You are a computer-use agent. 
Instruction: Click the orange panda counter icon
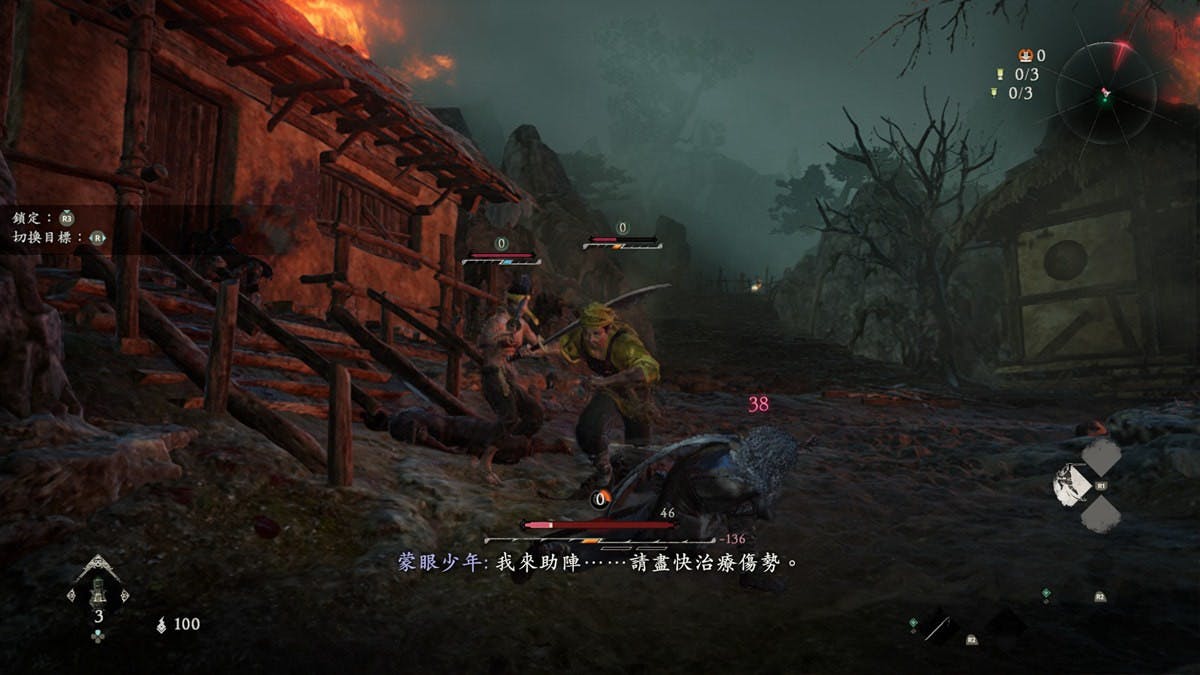1023,56
